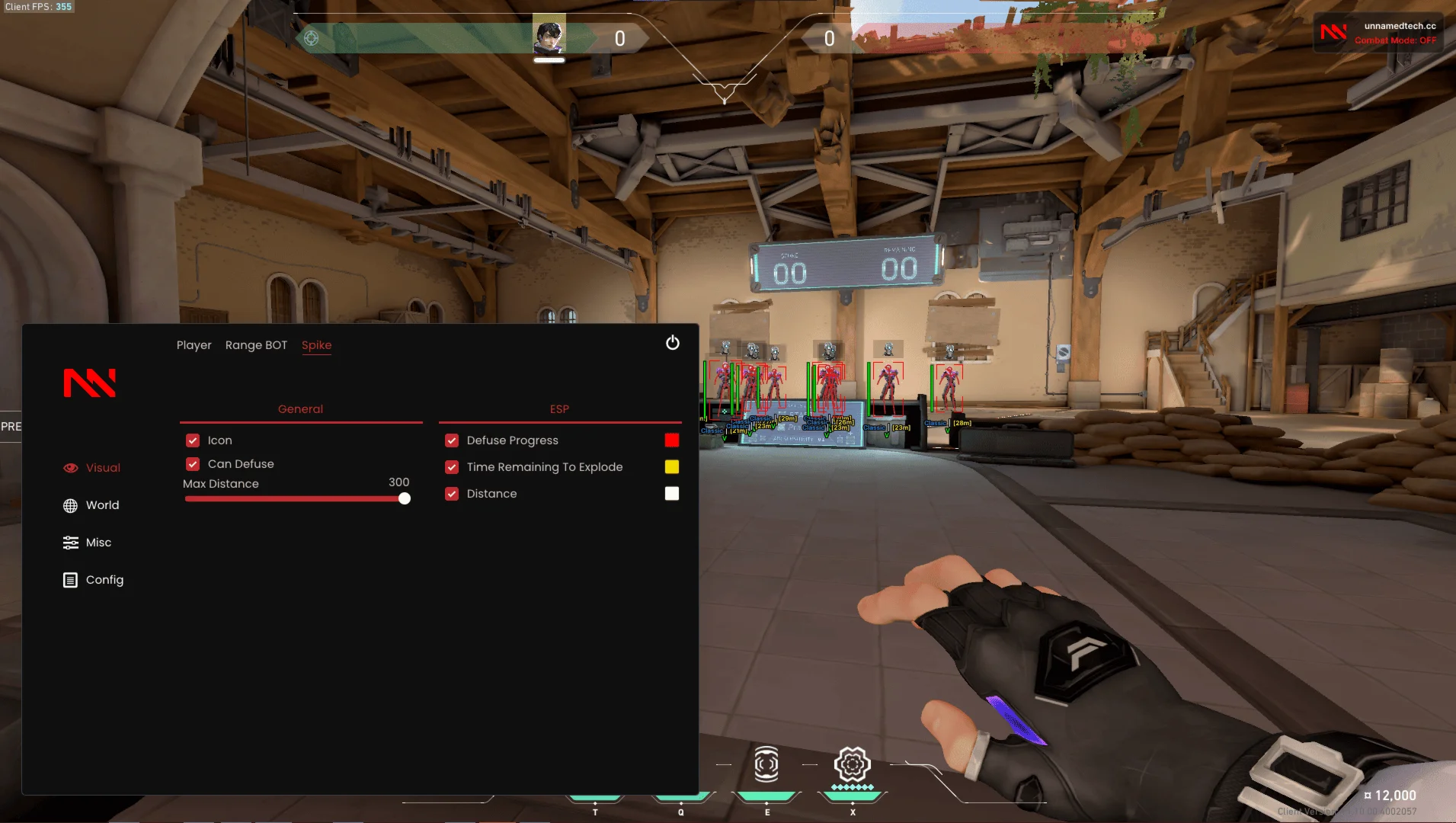This screenshot has height=823, width=1456.
Task: Click the unnamedtech logo in the top-right overlay
Action: click(1334, 32)
